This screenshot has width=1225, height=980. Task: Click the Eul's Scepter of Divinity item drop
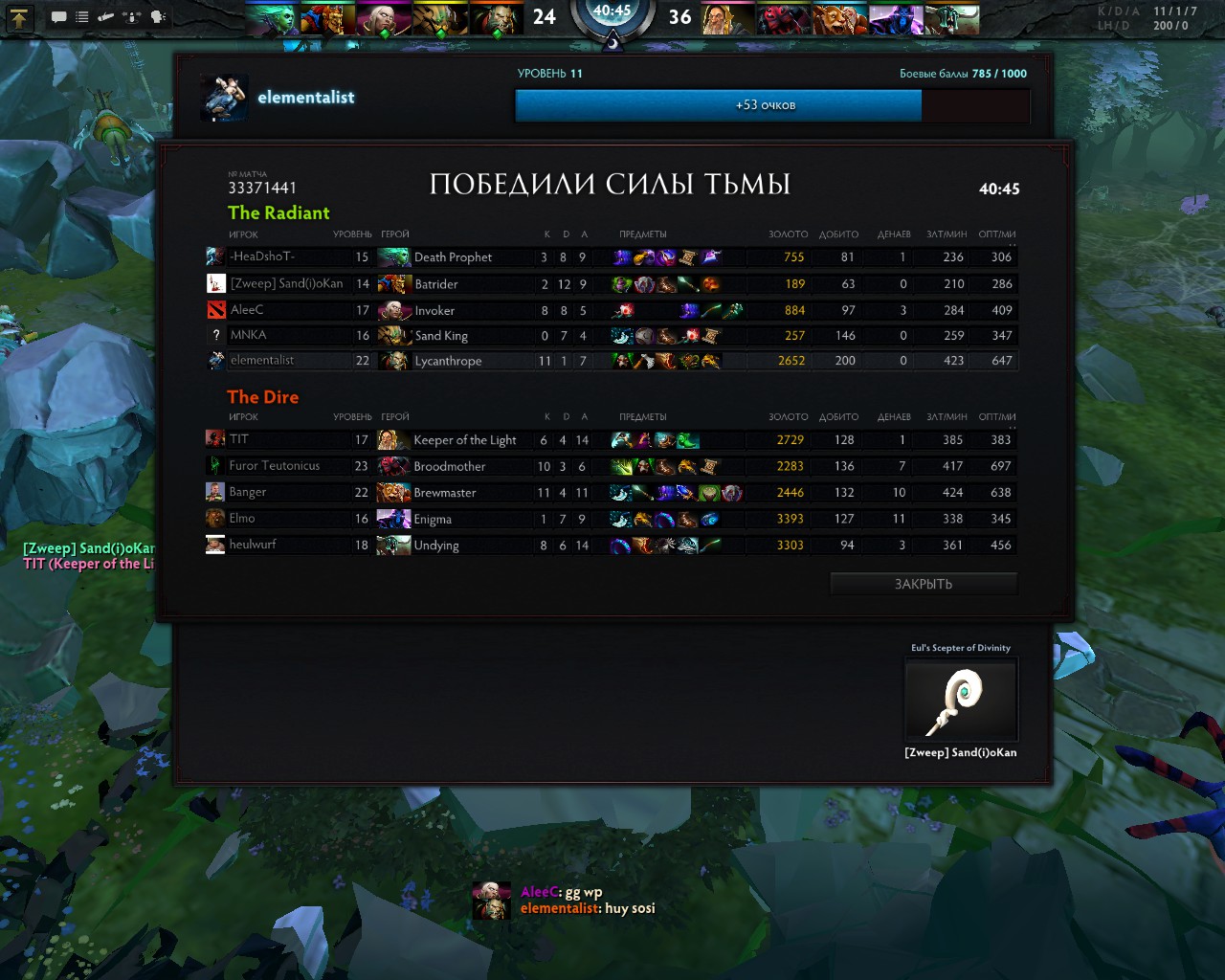(x=961, y=700)
